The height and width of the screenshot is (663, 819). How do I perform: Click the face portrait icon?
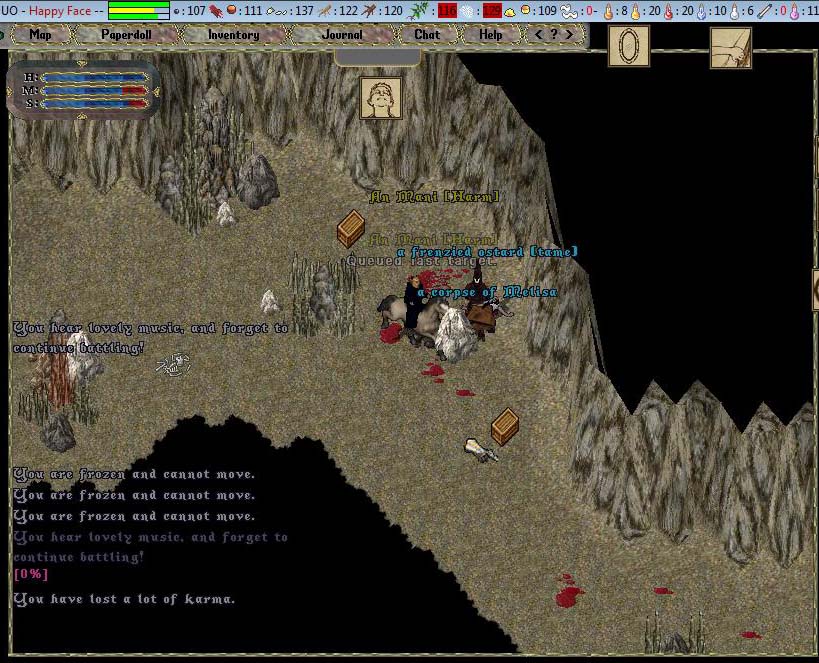tap(381, 98)
